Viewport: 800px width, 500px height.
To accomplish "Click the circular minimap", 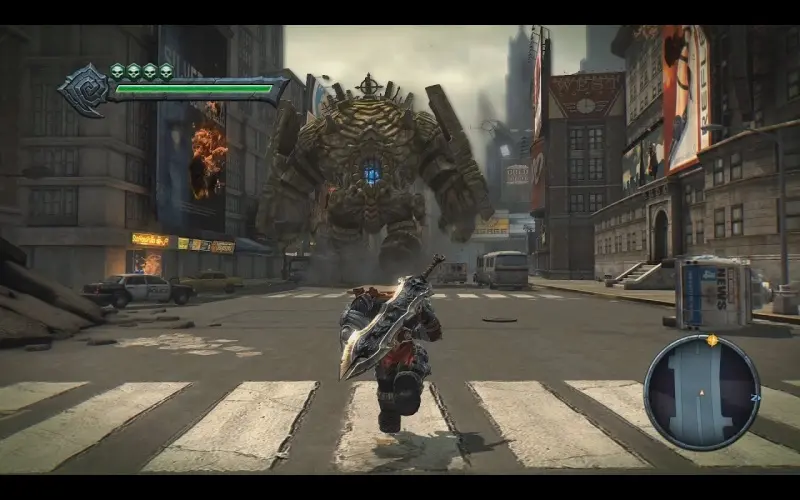I will click(701, 391).
